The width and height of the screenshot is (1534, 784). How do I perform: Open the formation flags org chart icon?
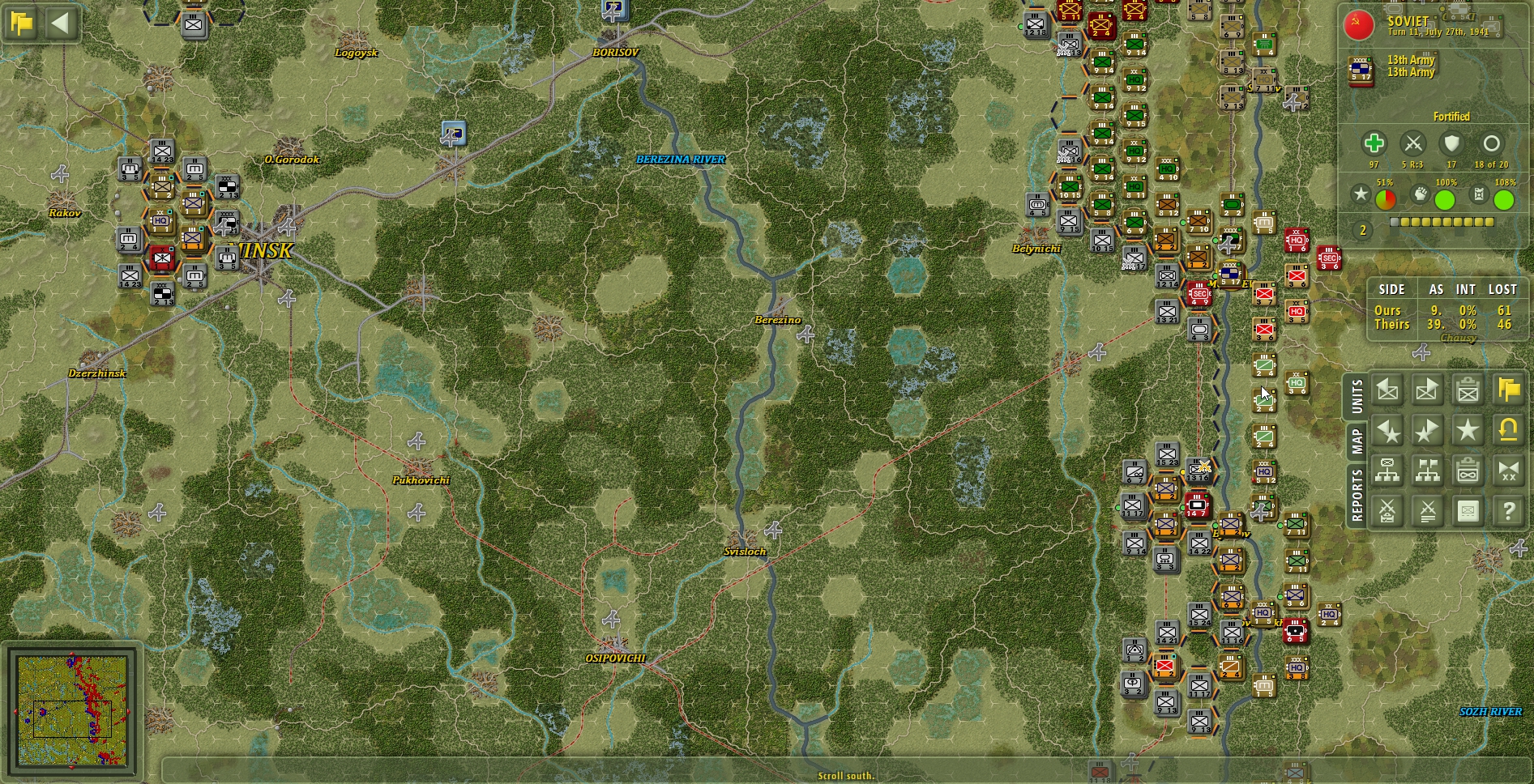tap(1427, 471)
